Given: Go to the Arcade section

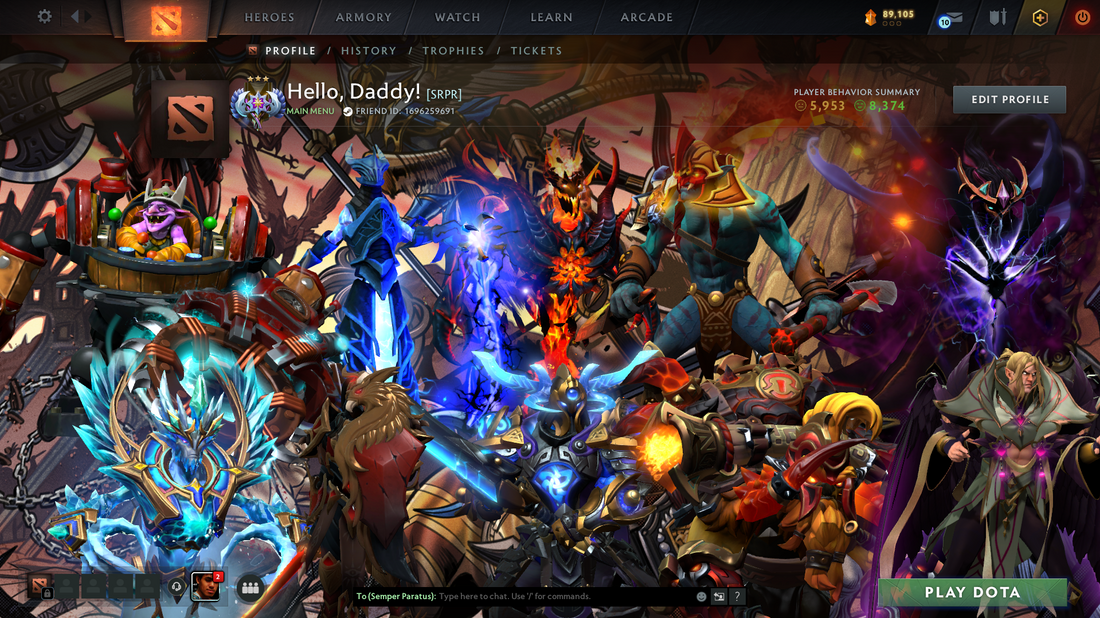Looking at the screenshot, I should pyautogui.click(x=647, y=17).
